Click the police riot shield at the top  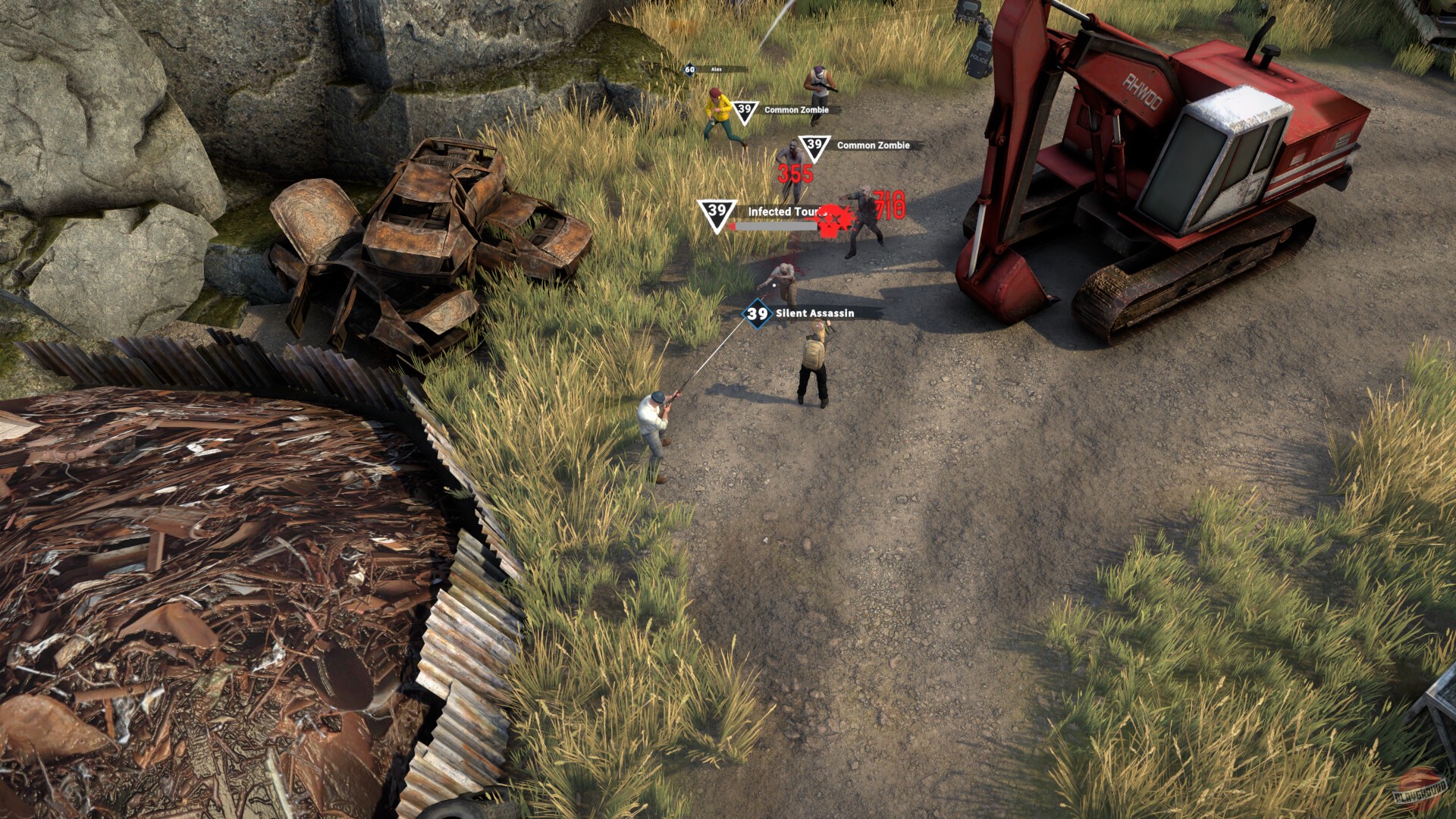point(979,53)
